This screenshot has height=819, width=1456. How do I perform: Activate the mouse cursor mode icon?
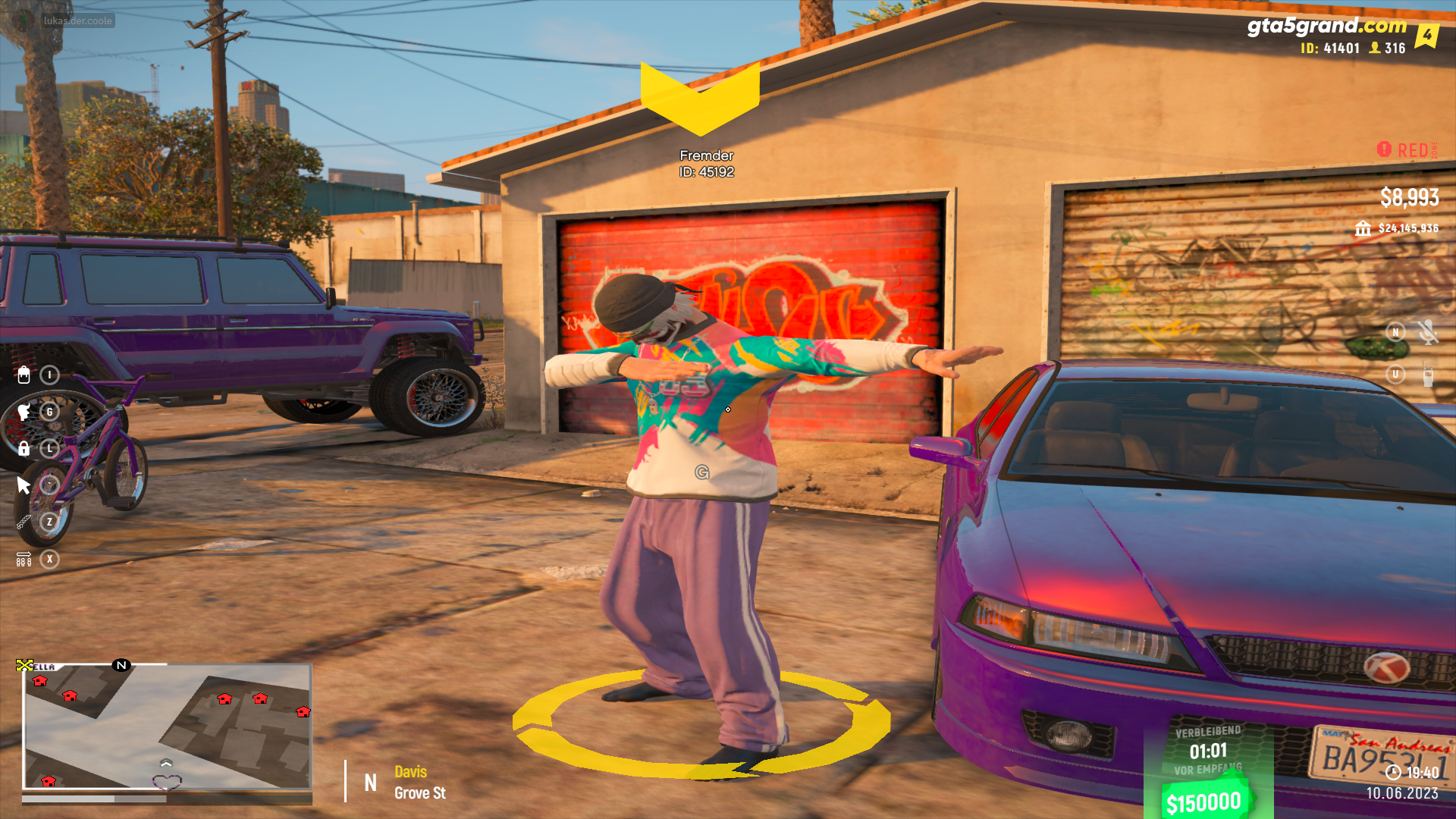24,485
